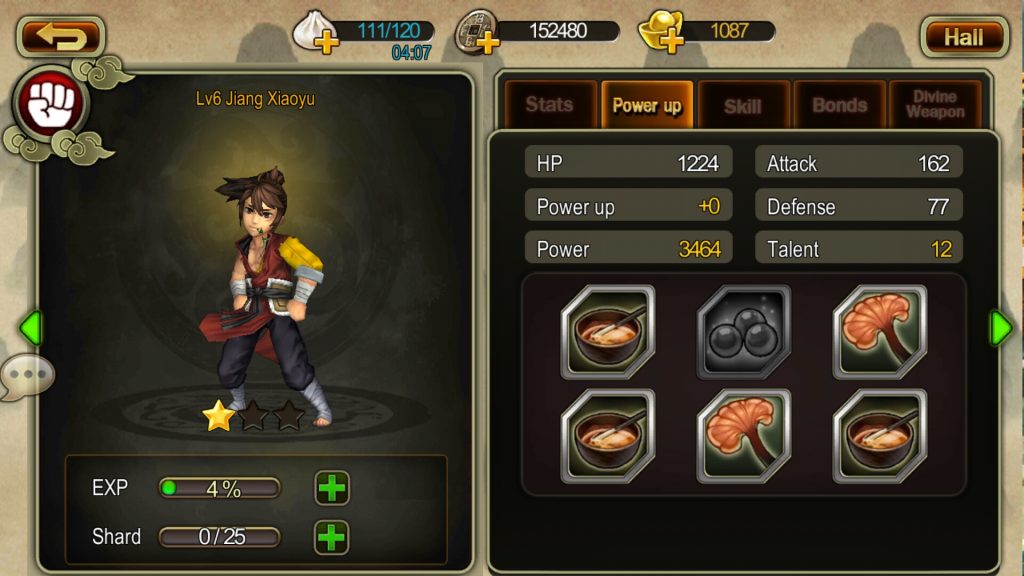Show the previous hero with left arrow
Image resolution: width=1024 pixels, height=576 pixels.
[x=31, y=328]
